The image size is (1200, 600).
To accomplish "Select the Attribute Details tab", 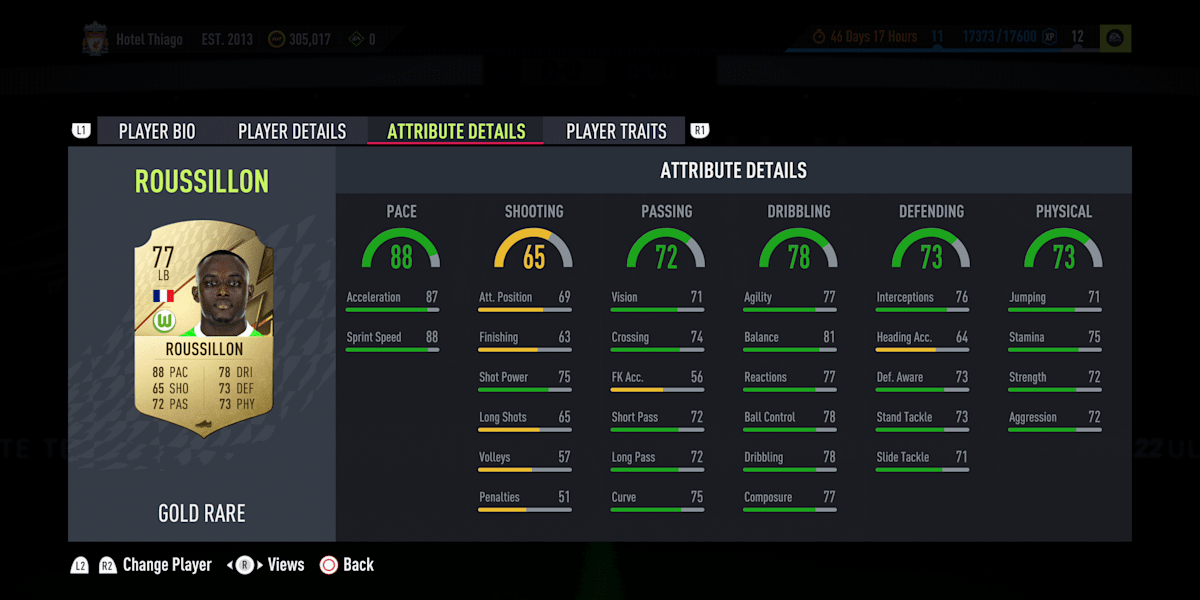I will point(456,131).
